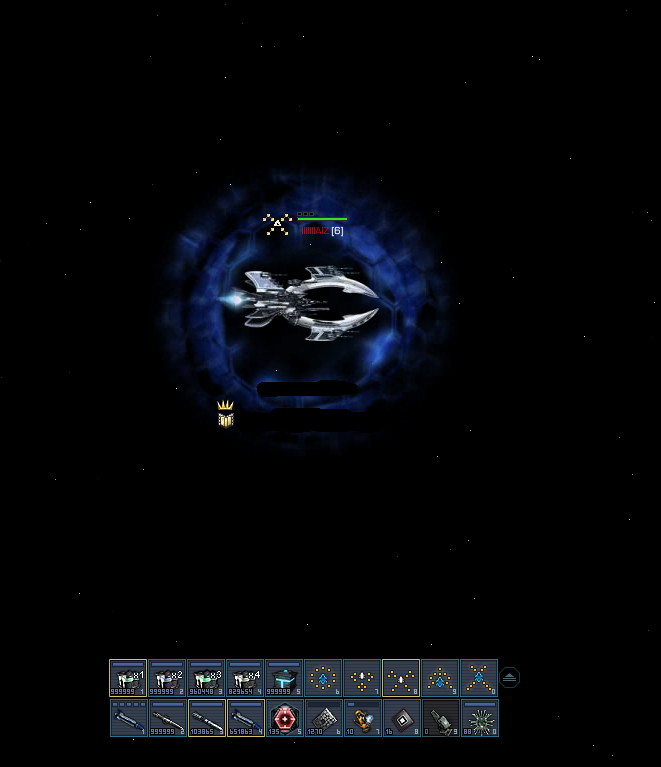
Task: Switch to x3 laser ammo
Action: (206, 677)
